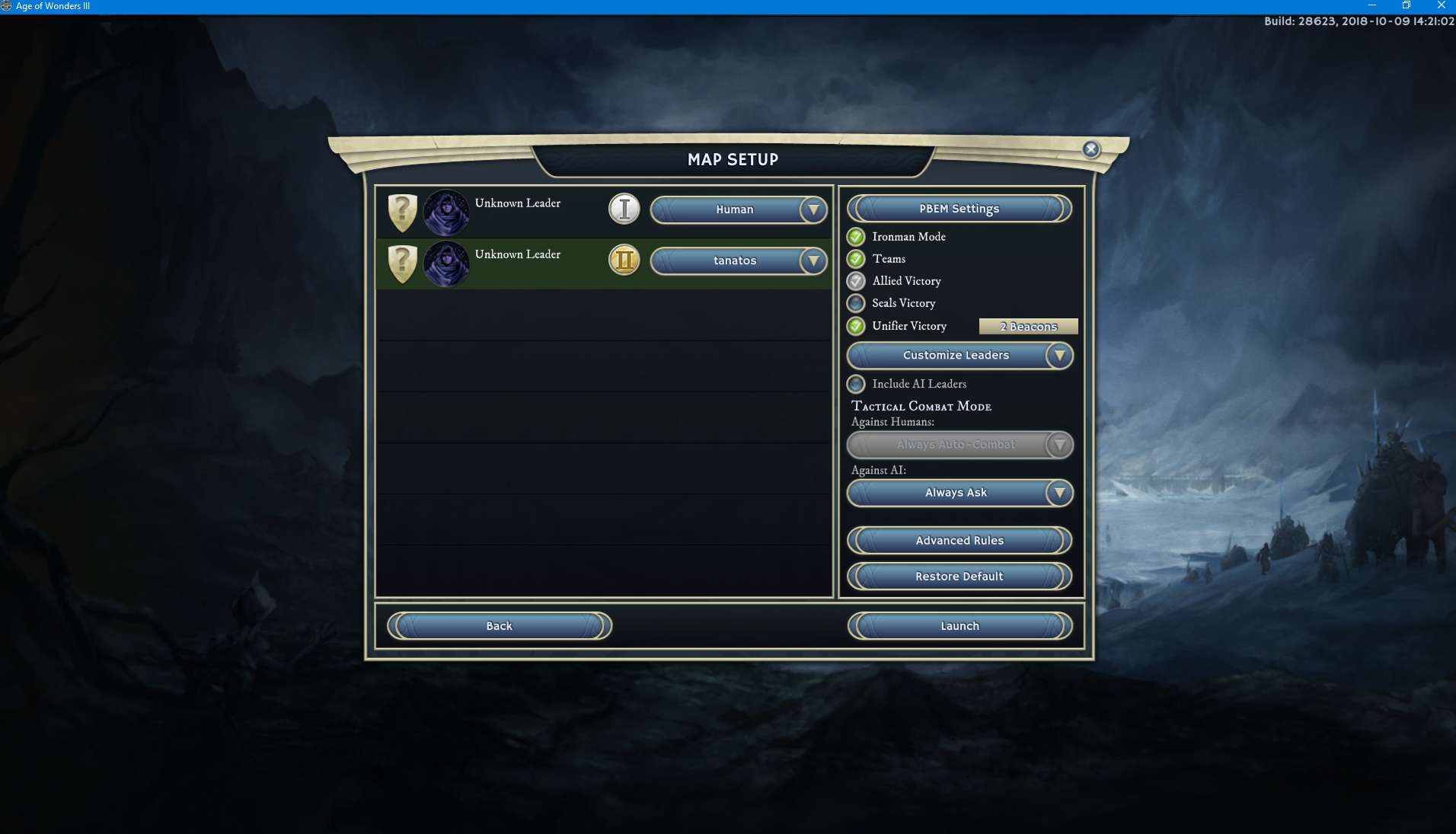Launch the game
Screen dimensions: 1456x834
pos(959,626)
